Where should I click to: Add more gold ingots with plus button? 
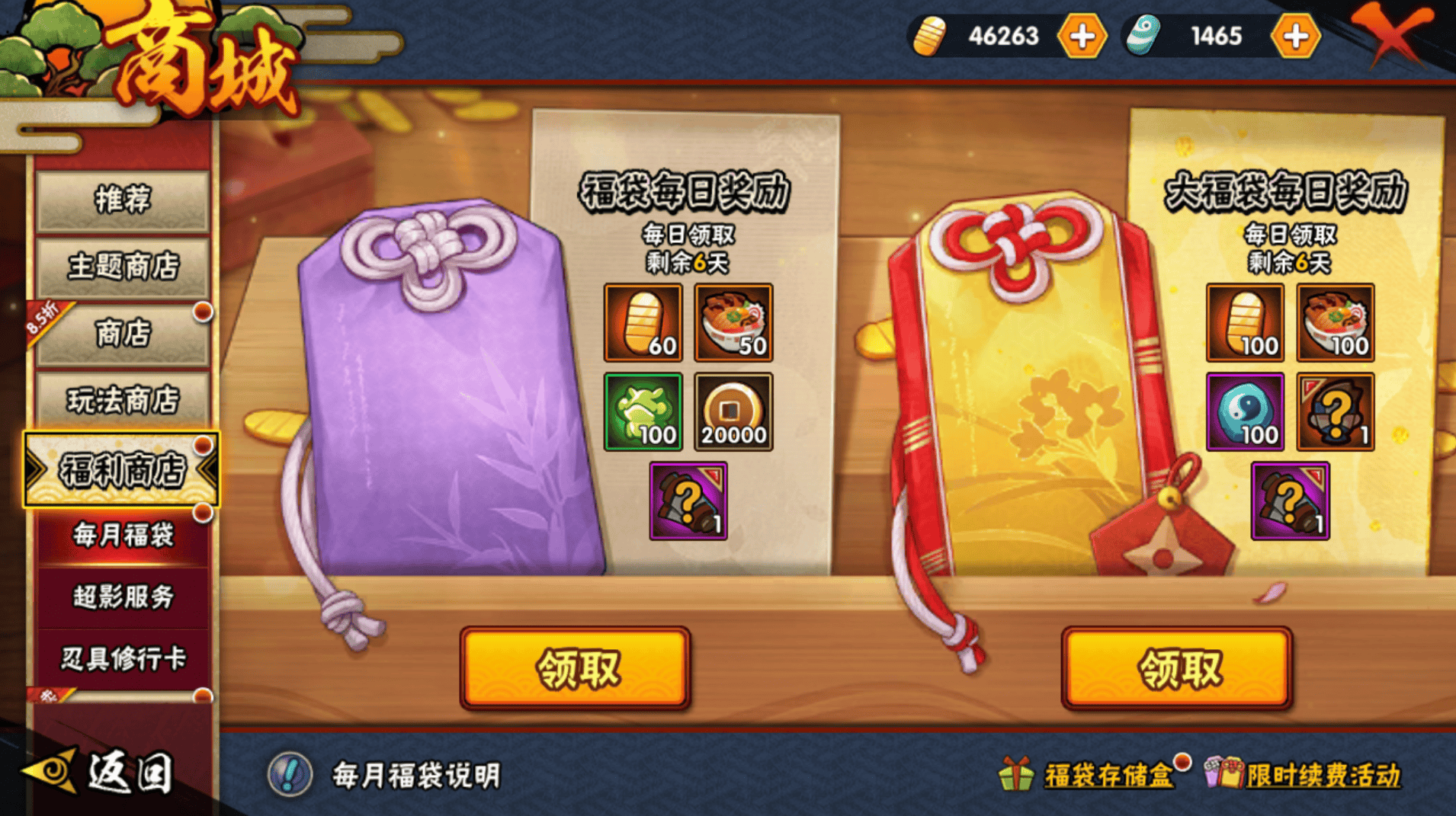coord(1082,36)
